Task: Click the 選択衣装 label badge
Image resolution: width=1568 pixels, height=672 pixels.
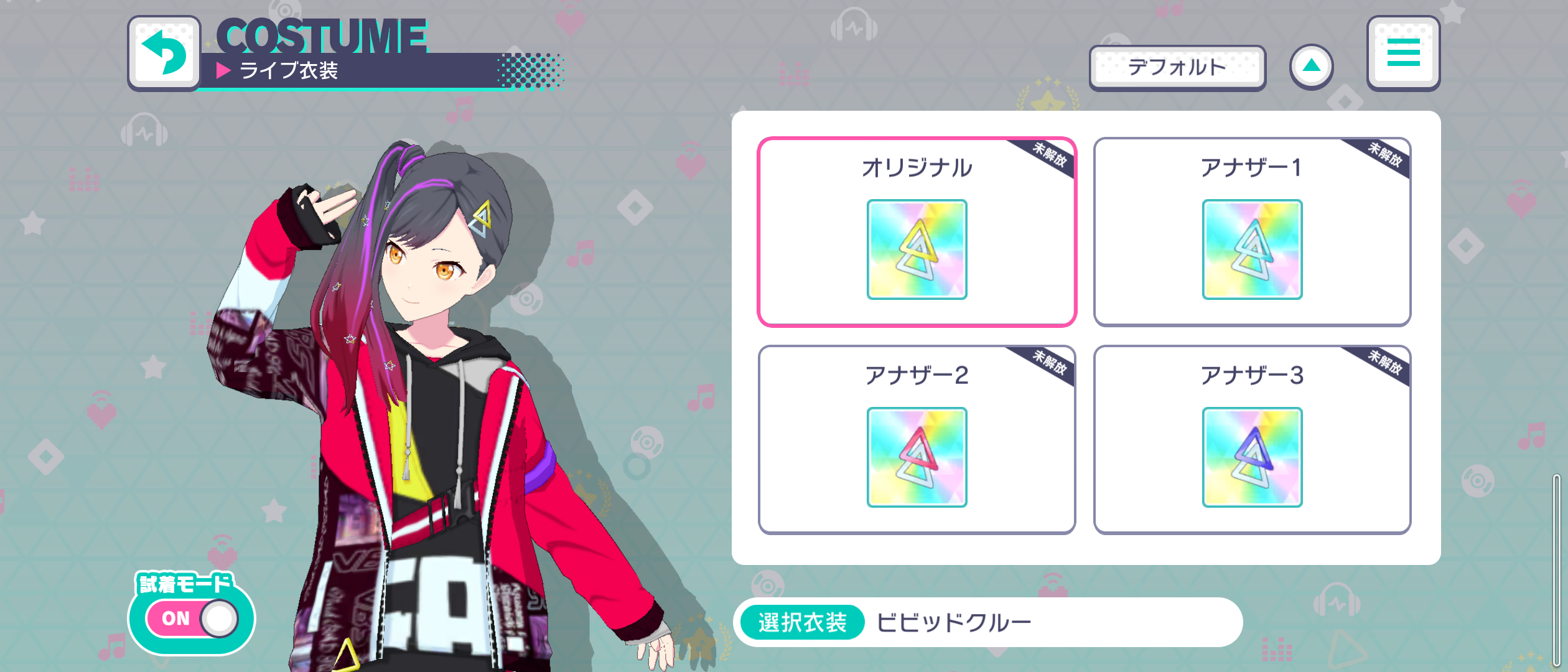Action: coord(801,620)
